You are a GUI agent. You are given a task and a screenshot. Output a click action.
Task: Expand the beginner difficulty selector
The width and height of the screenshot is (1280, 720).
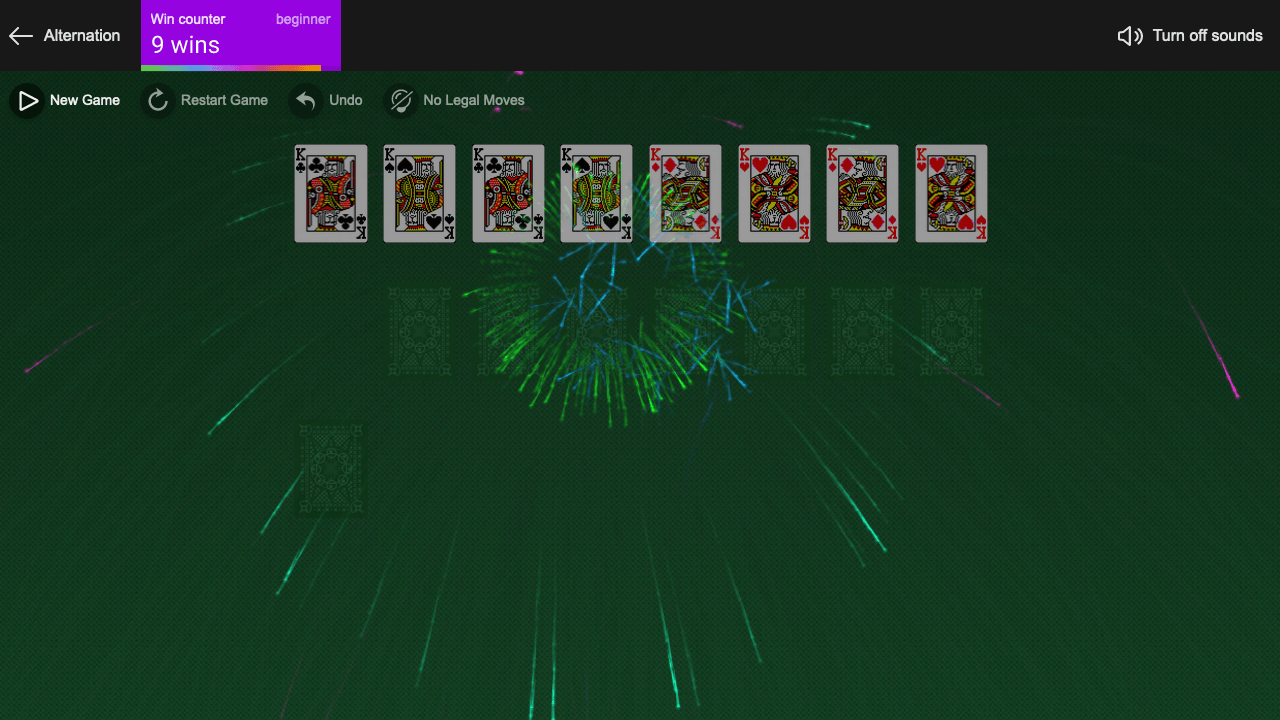pos(303,19)
